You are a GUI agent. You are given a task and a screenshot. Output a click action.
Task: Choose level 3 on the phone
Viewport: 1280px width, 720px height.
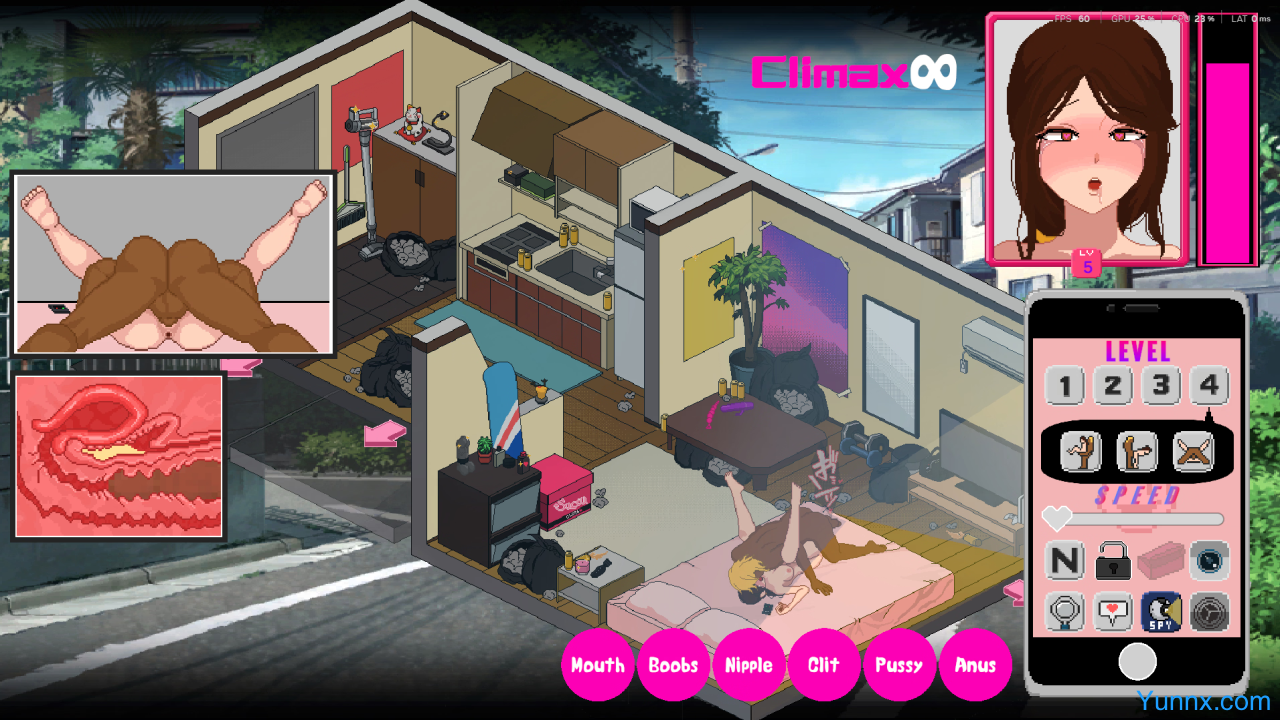(x=1161, y=386)
